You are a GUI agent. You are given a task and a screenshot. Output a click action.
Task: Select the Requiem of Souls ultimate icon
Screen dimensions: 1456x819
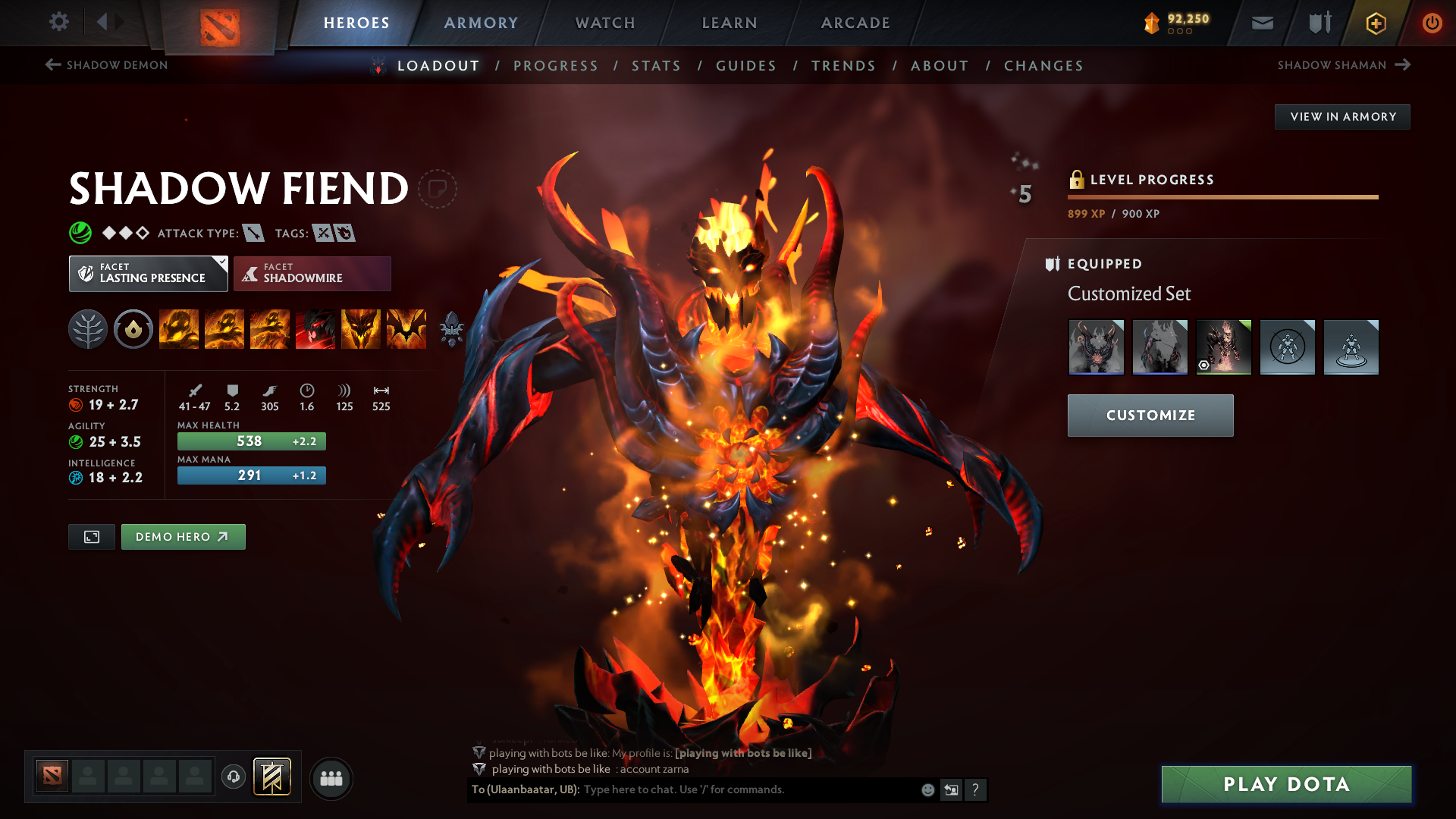click(x=406, y=329)
